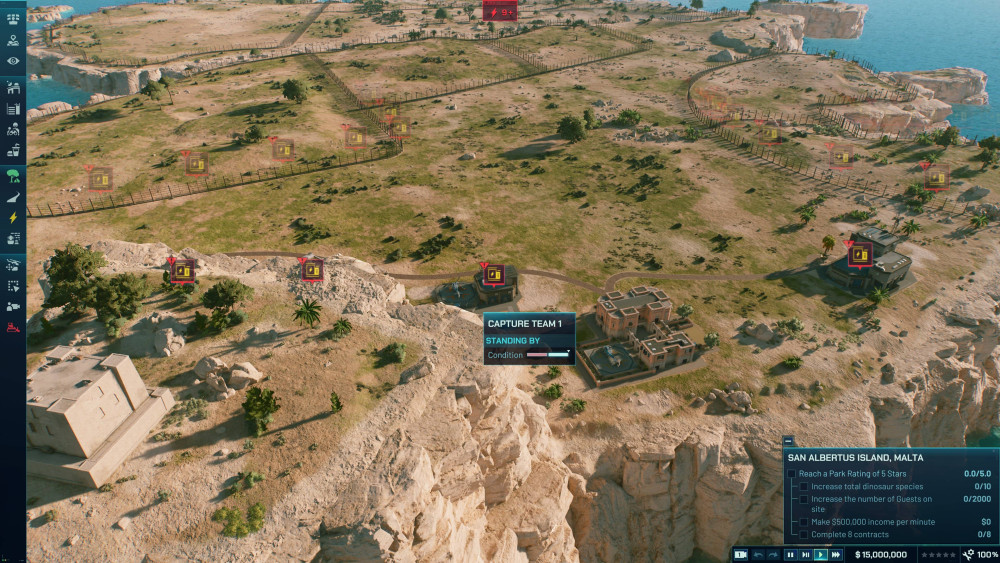The height and width of the screenshot is (563, 1000).
Task: Open the terrain slope landscaping tool
Action: click(13, 198)
